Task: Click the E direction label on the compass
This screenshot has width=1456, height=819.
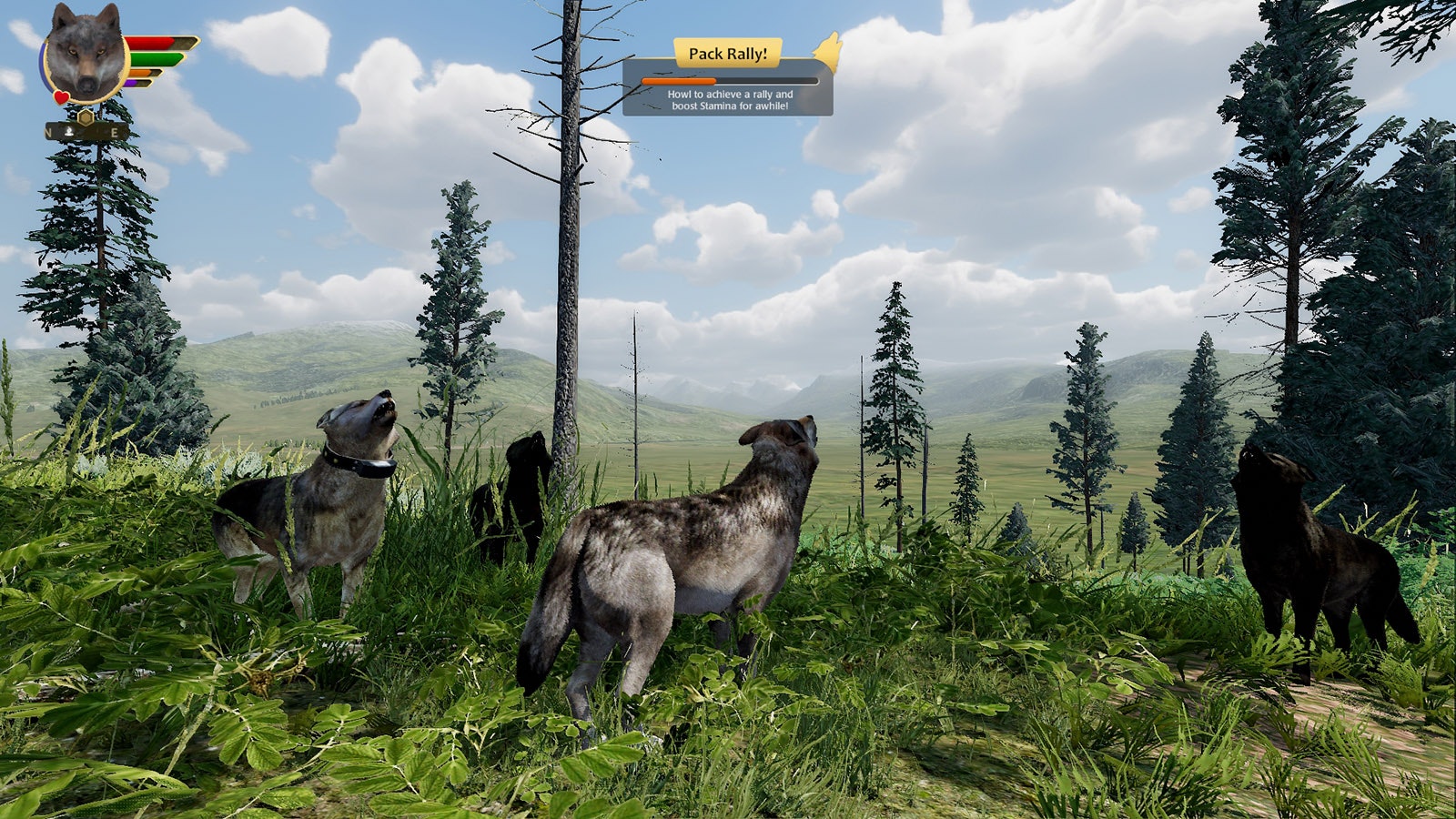Action: tap(115, 131)
